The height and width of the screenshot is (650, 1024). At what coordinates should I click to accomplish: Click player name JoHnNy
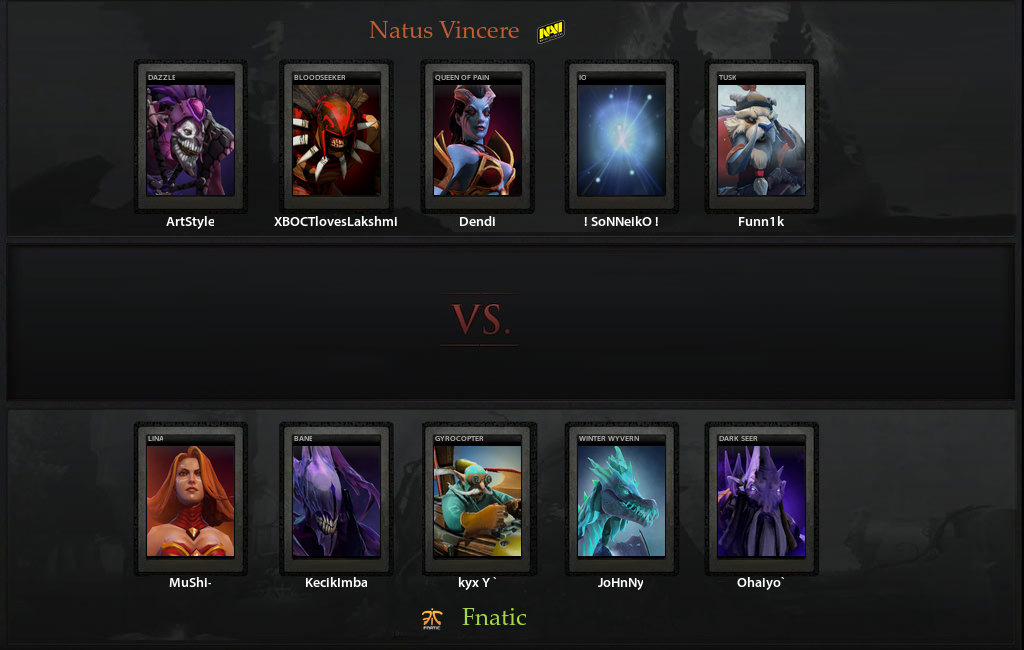click(x=621, y=583)
